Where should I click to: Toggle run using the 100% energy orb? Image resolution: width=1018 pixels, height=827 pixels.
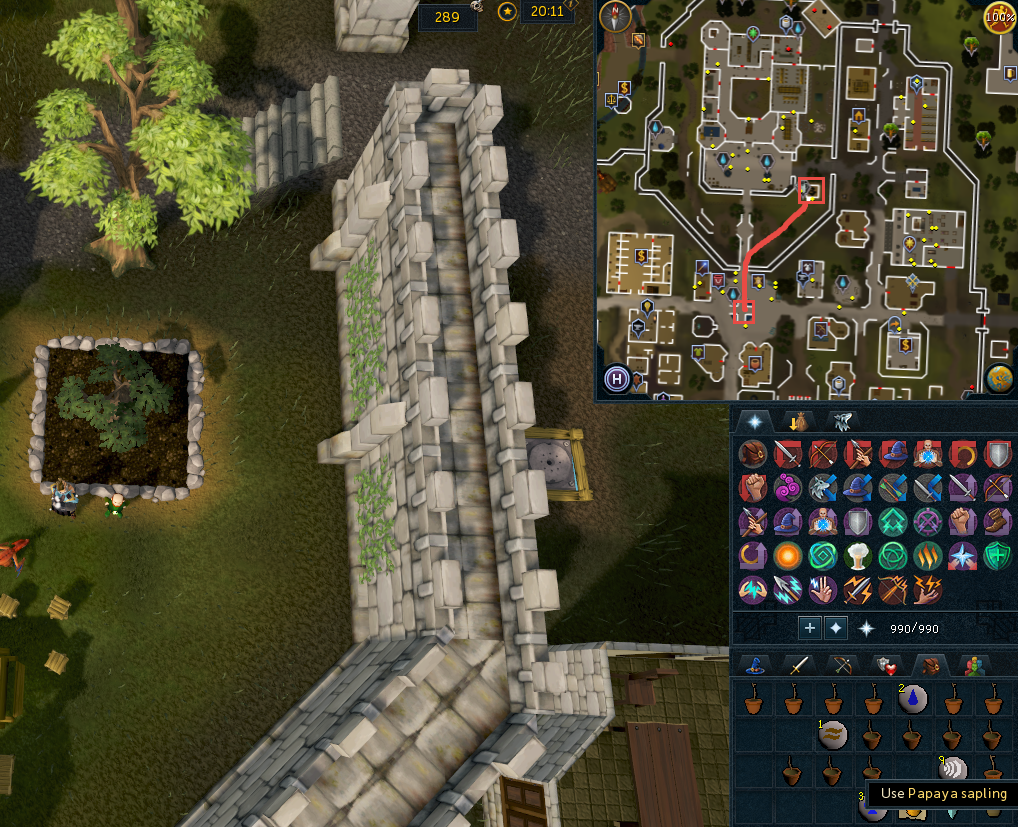pos(998,17)
